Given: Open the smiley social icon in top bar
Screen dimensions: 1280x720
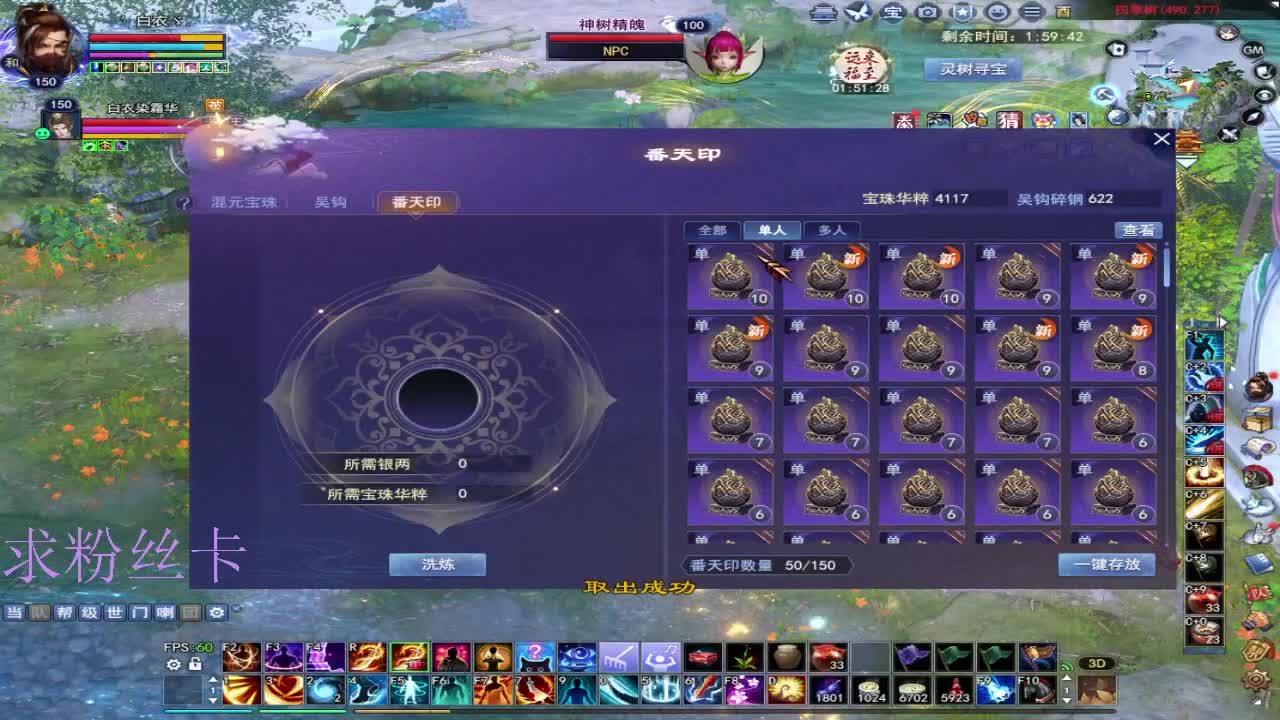Looking at the screenshot, I should (x=995, y=10).
